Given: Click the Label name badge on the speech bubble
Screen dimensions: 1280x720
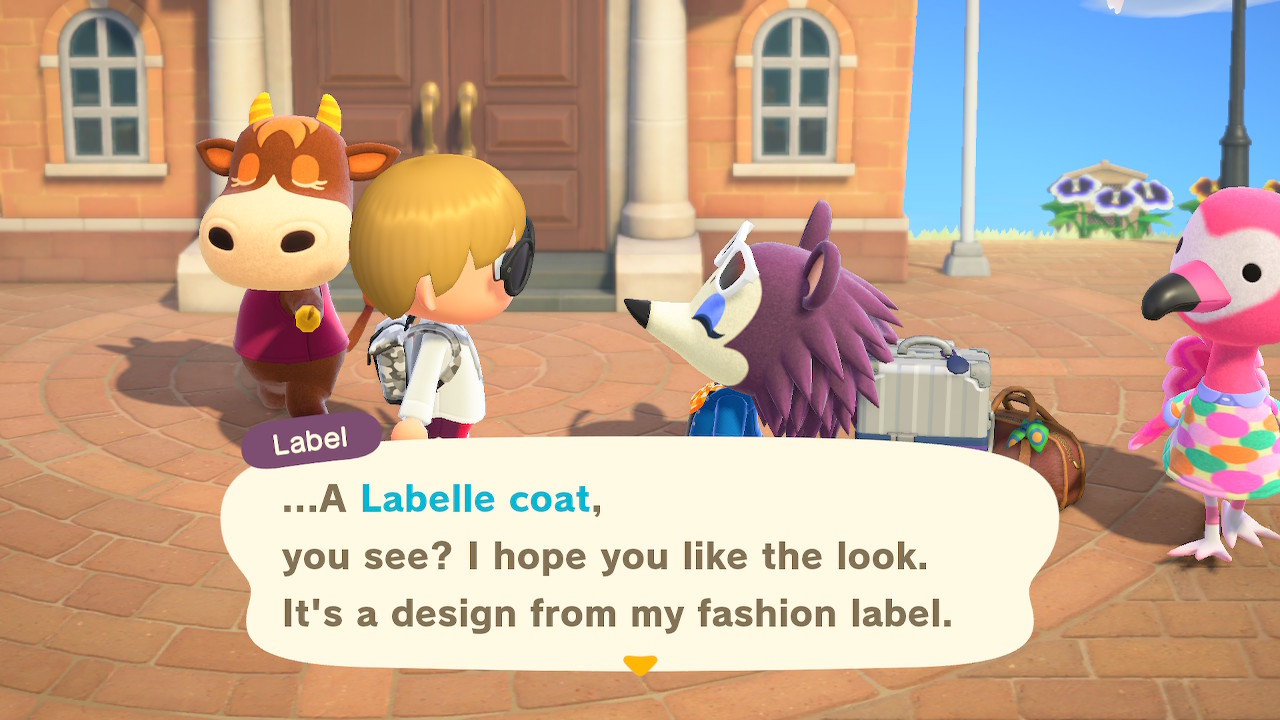Looking at the screenshot, I should point(311,434).
